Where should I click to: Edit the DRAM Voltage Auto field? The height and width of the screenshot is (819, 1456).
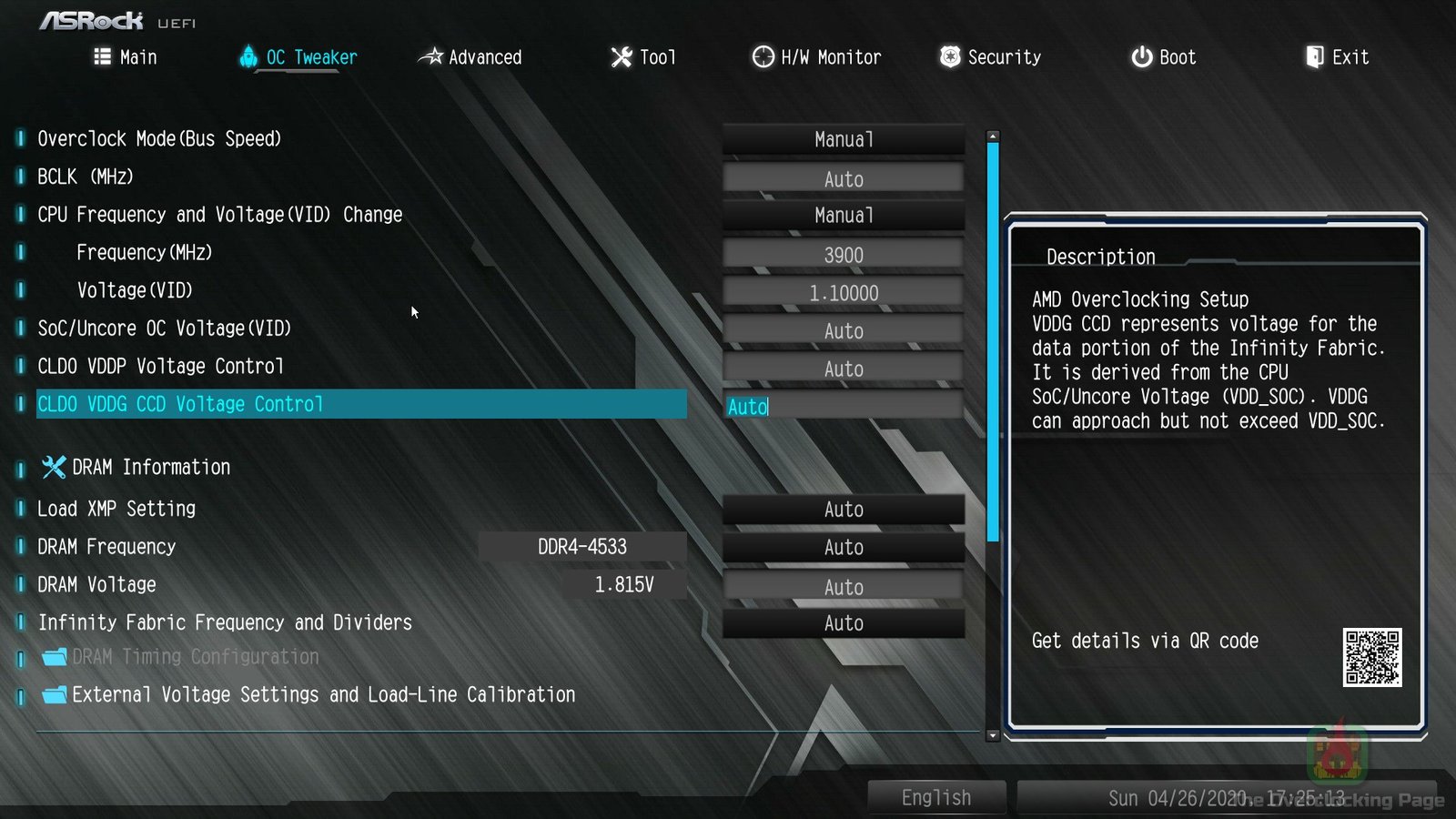click(843, 587)
